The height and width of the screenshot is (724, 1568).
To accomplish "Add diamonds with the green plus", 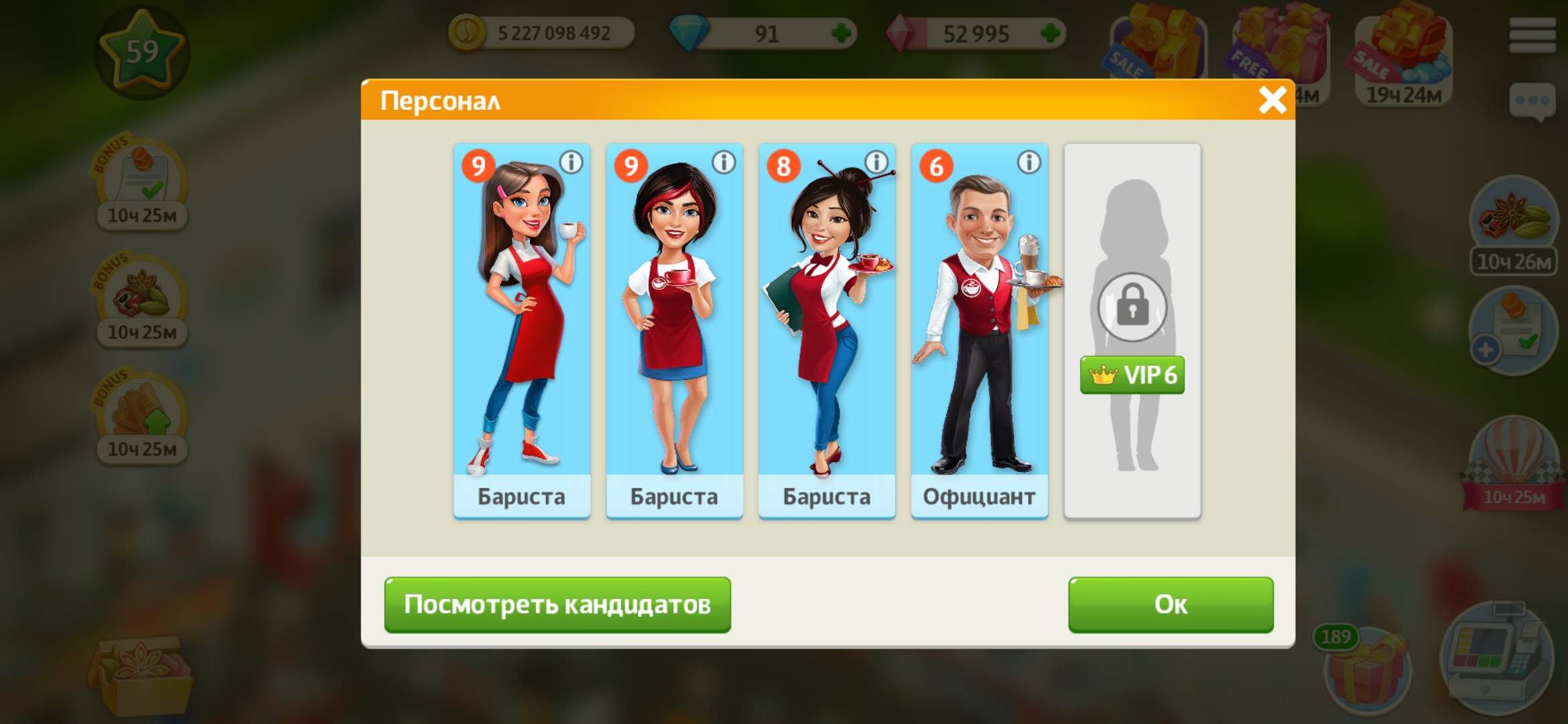I will click(x=841, y=33).
